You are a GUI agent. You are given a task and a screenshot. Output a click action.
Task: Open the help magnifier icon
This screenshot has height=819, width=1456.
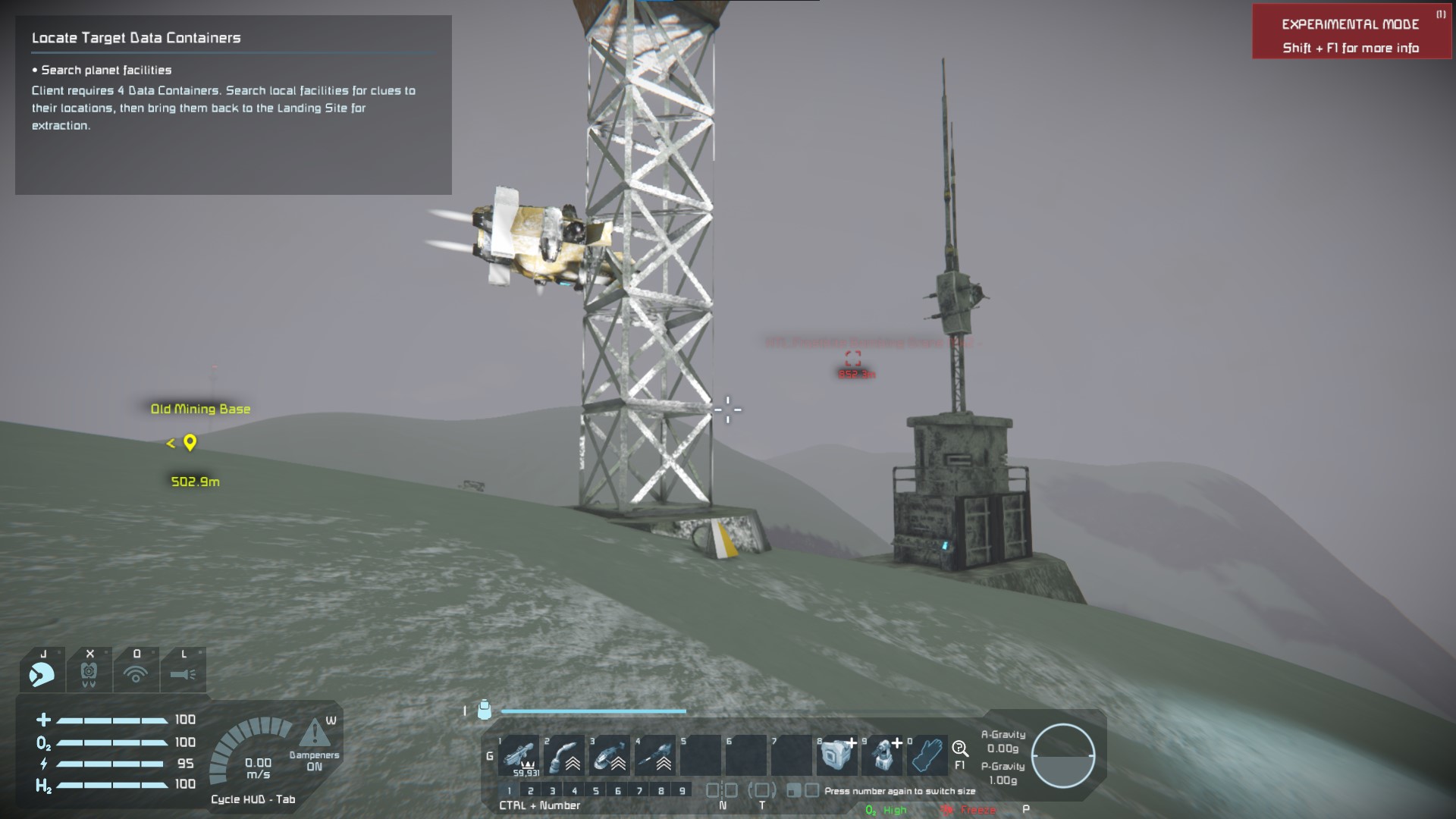tap(960, 749)
